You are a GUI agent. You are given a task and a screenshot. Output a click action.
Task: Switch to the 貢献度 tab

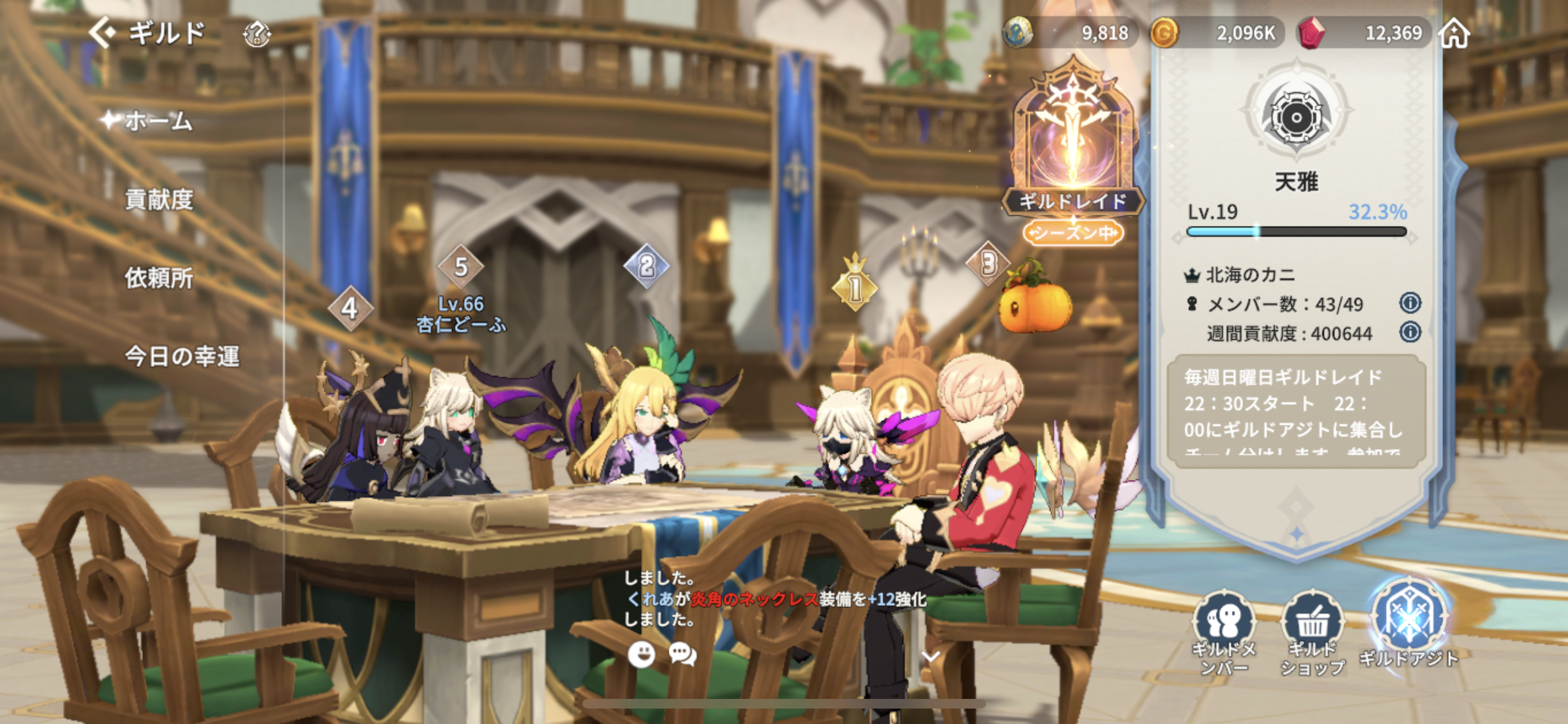point(159,200)
